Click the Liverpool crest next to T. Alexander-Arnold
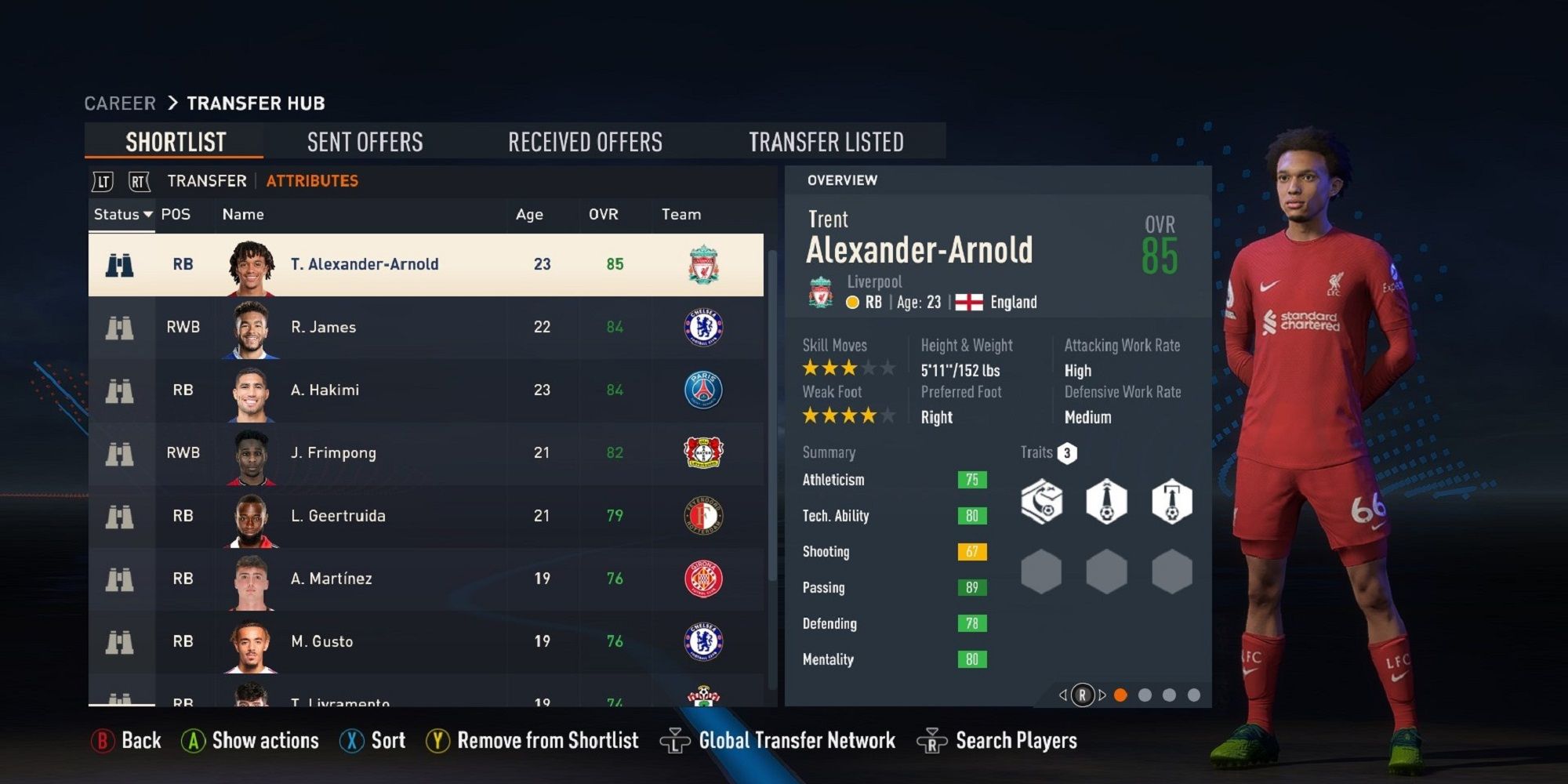Screen dimensions: 1568x784 [703, 264]
